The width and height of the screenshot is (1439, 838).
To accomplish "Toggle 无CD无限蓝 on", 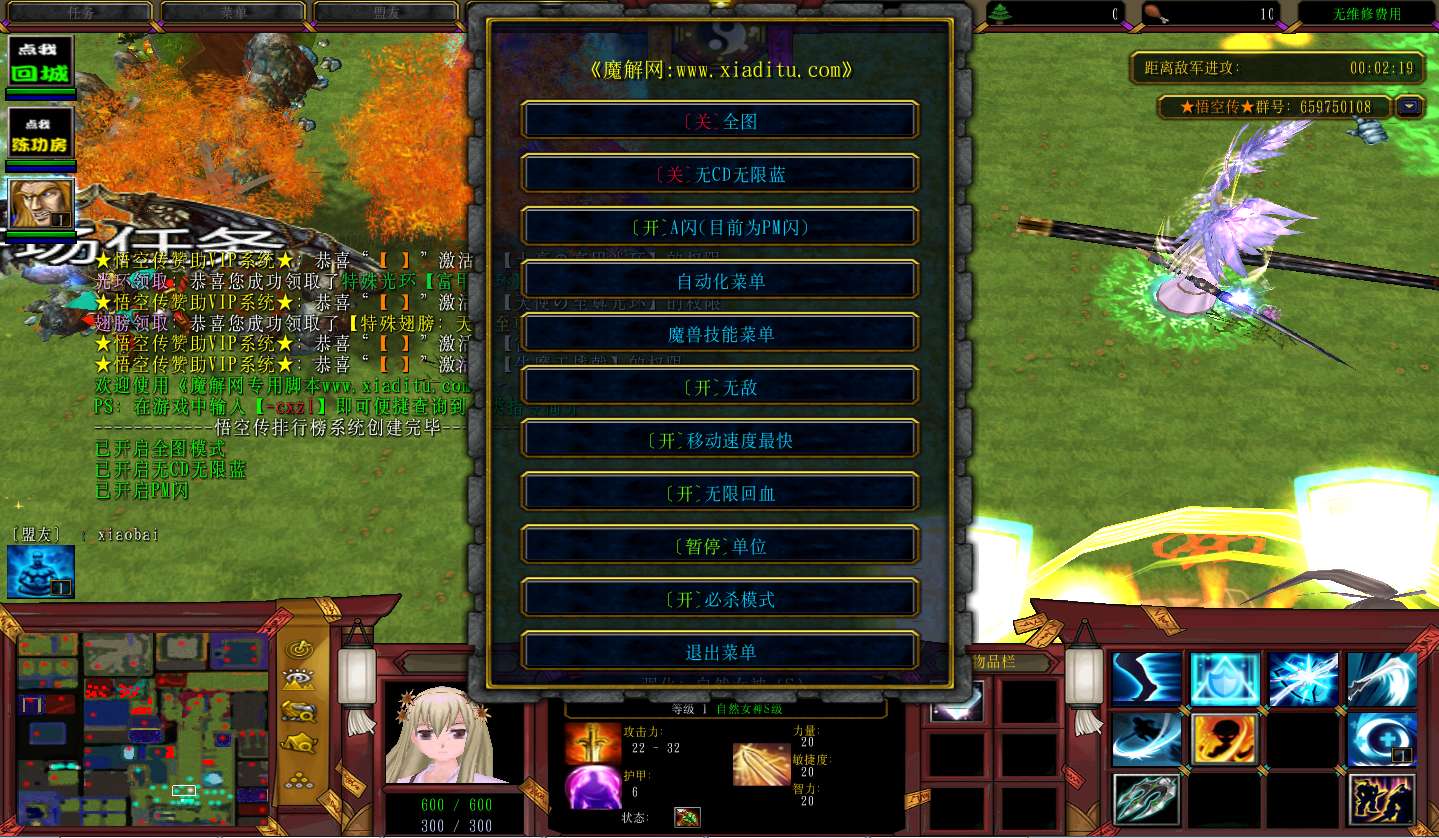I will 719,173.
